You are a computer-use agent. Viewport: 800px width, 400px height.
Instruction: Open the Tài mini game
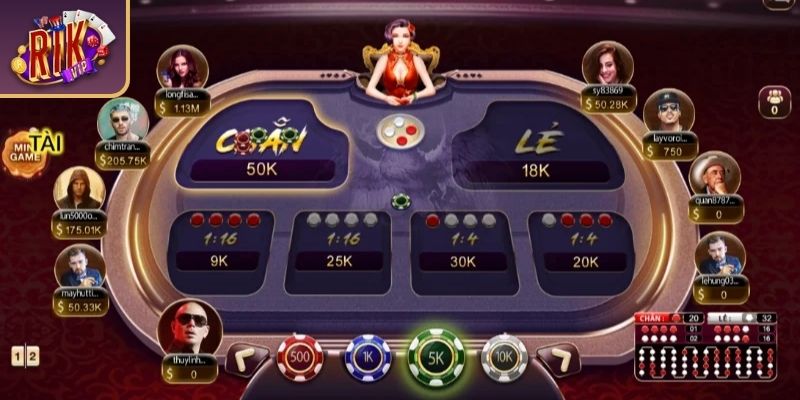[32, 150]
